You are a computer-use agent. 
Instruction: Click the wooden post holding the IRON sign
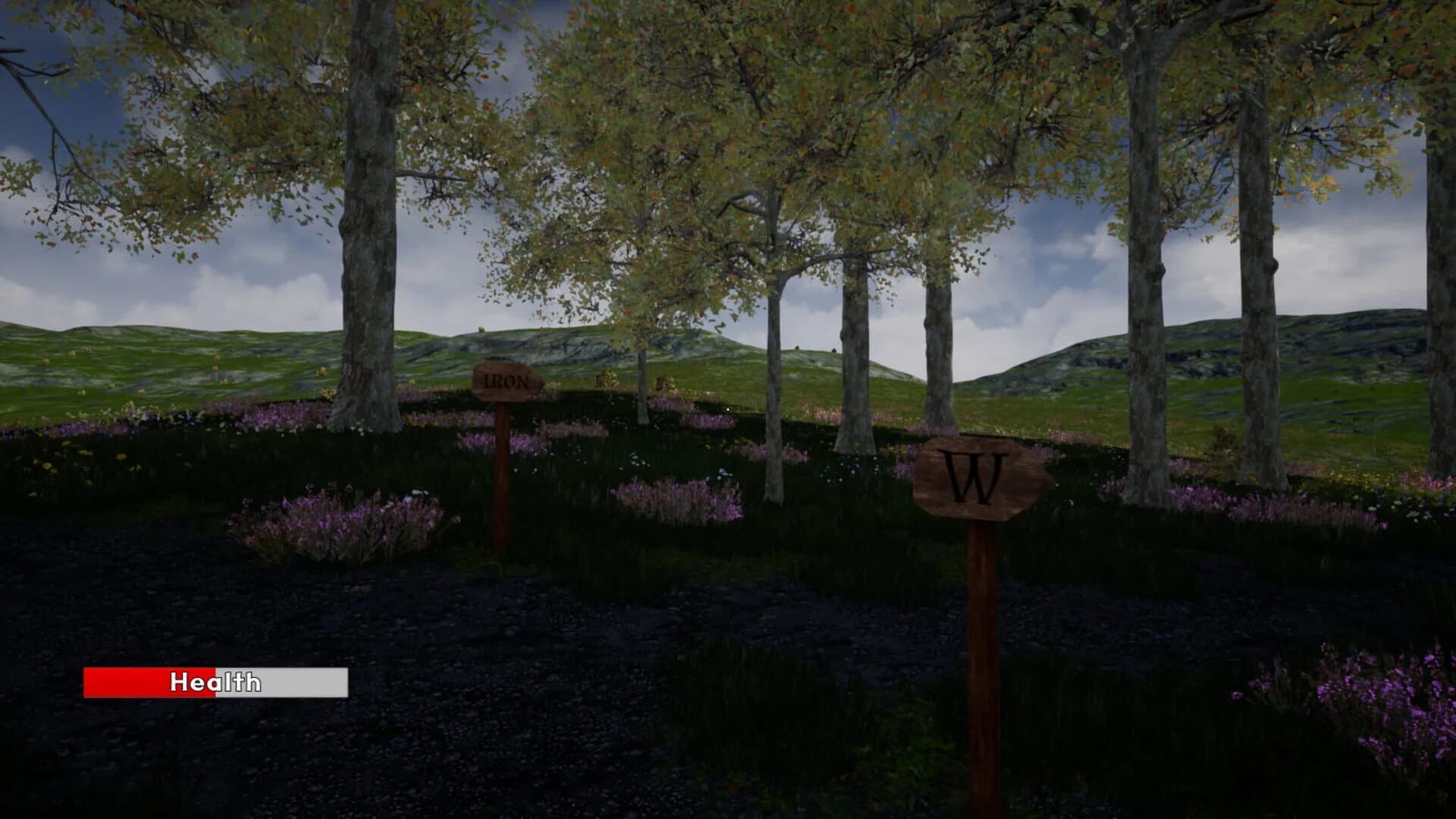coord(503,485)
